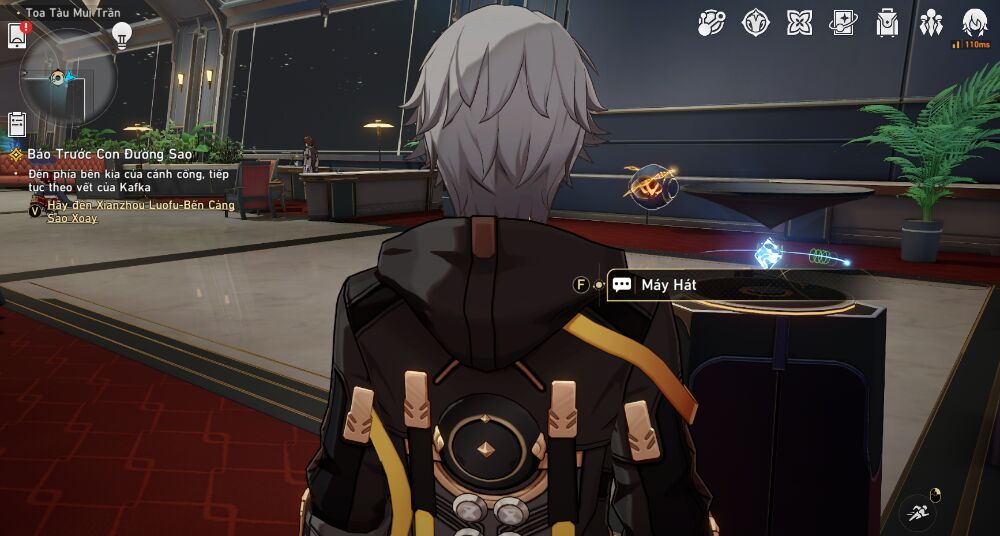The width and height of the screenshot is (1000, 536).
Task: Open the backpack inventory
Action: coord(887,22)
